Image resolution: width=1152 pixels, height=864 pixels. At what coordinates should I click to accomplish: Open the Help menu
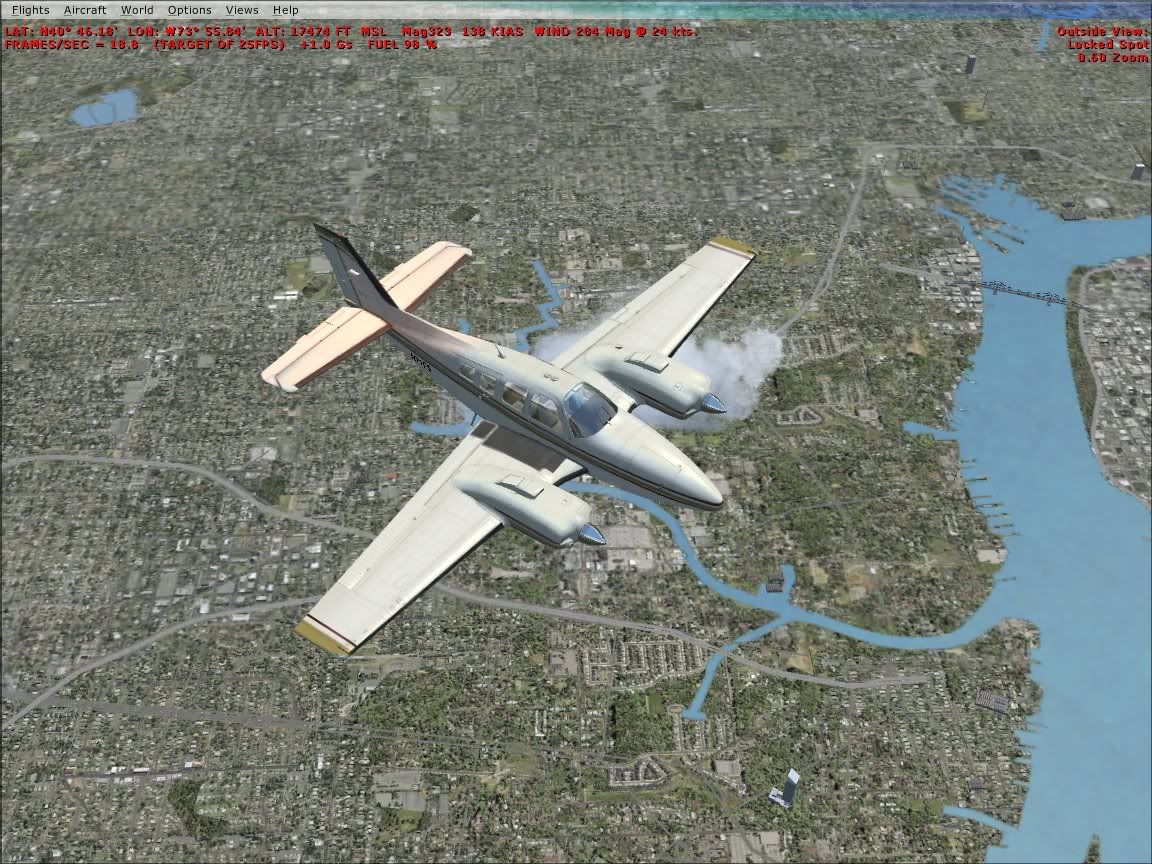coord(286,9)
